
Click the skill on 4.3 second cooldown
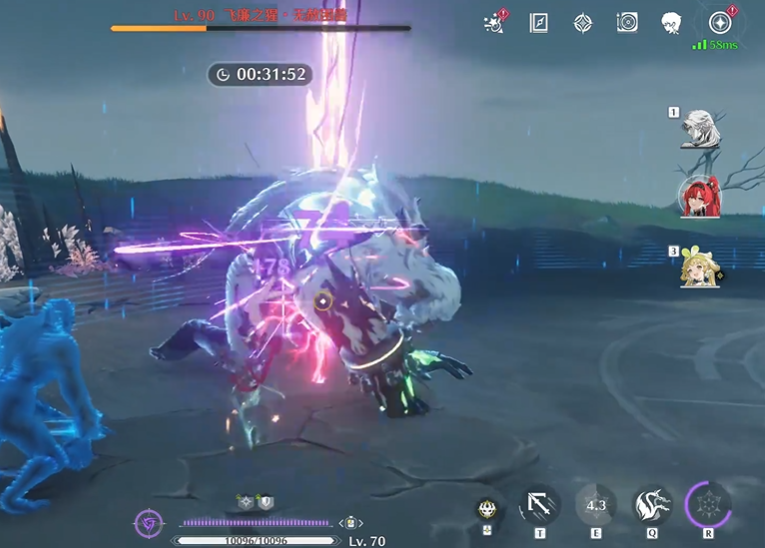596,505
